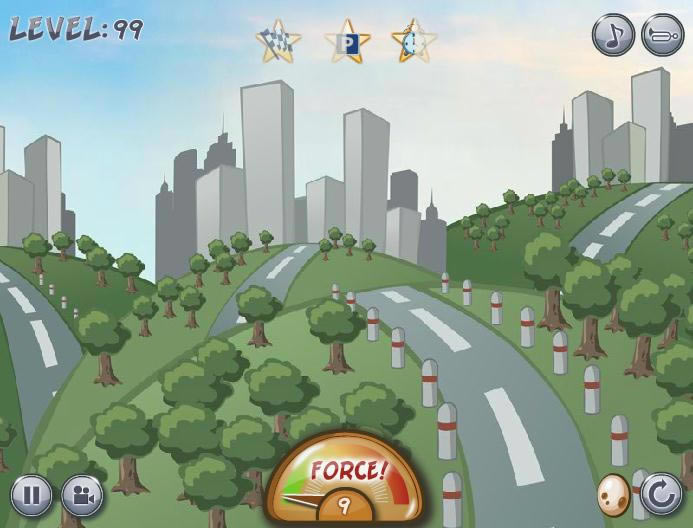Restart the level with the circular arrow

point(660,494)
